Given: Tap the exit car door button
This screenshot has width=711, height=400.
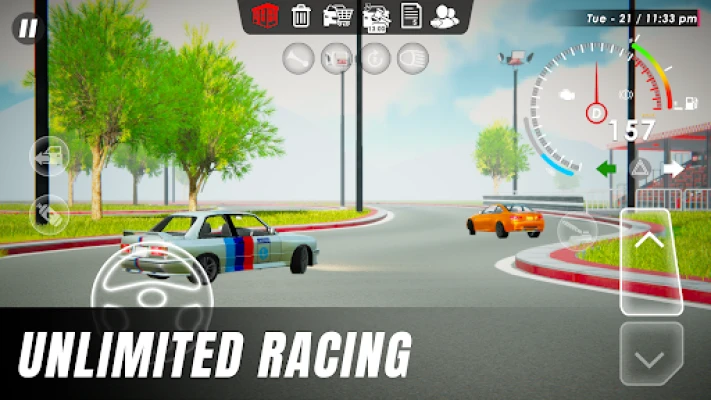Looking at the screenshot, I should coord(48,157).
